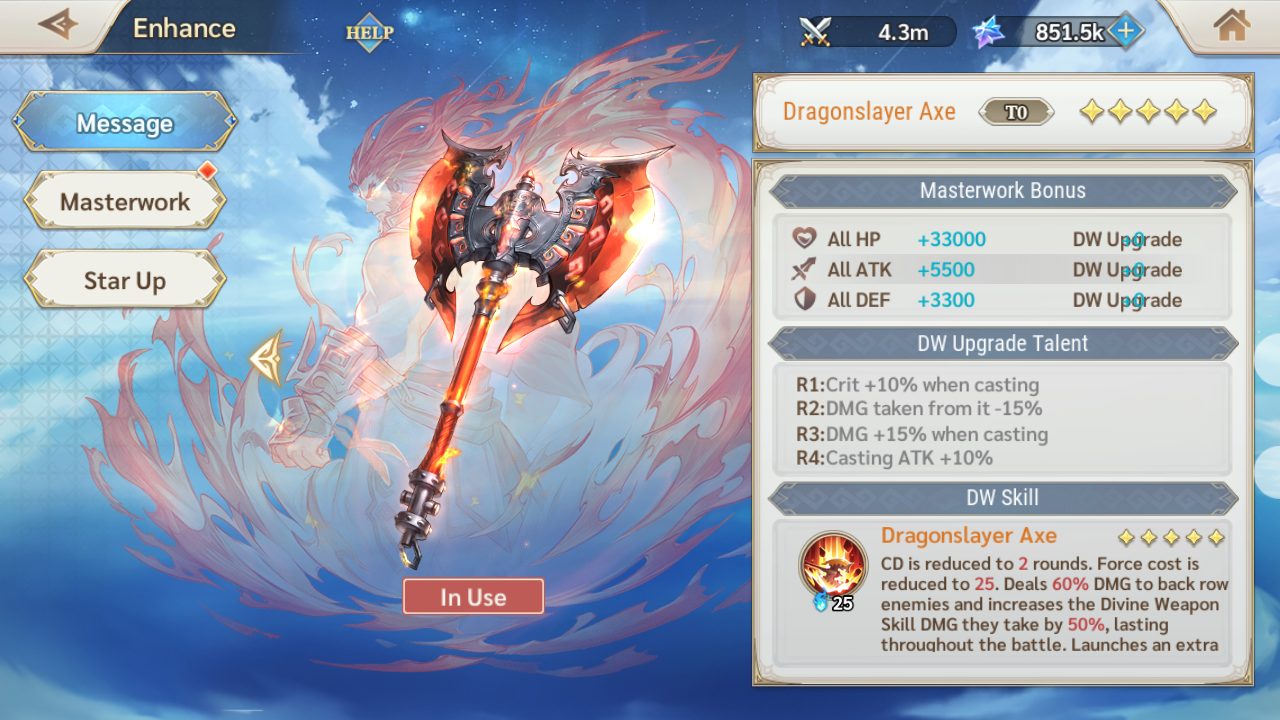Switch to the Message tab

[x=125, y=123]
